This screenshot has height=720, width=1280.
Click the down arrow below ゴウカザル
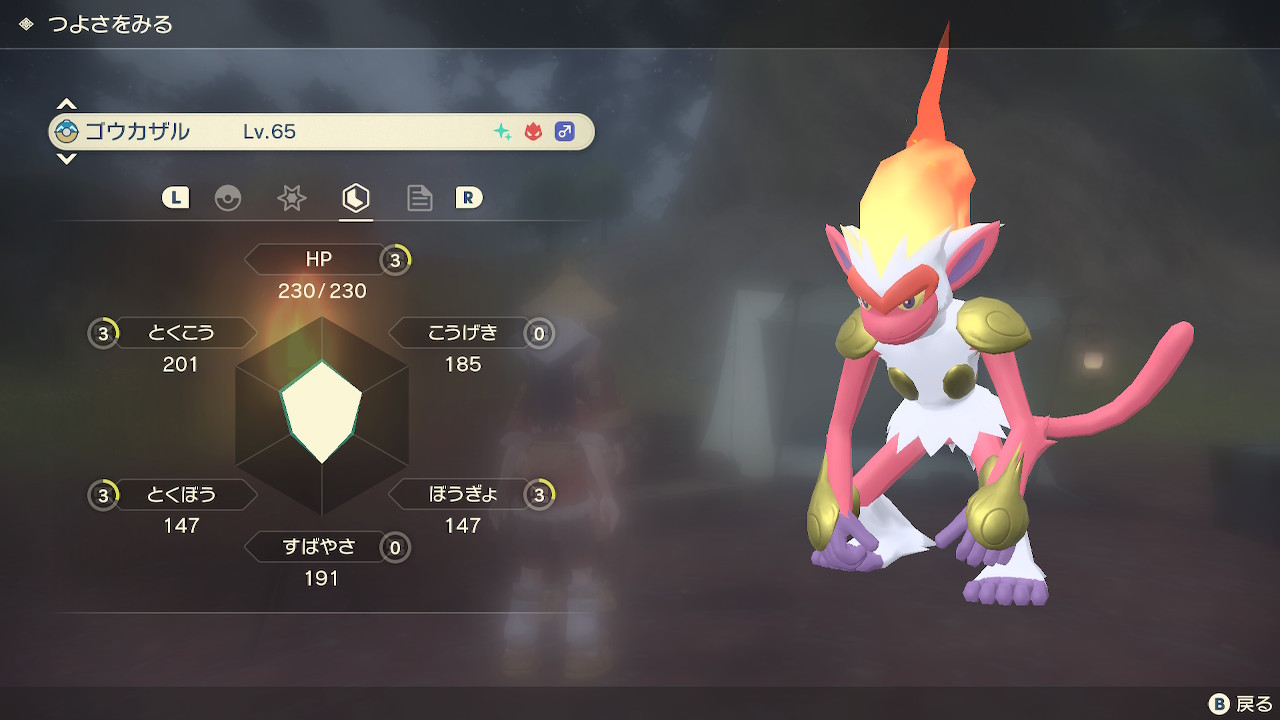[66, 160]
